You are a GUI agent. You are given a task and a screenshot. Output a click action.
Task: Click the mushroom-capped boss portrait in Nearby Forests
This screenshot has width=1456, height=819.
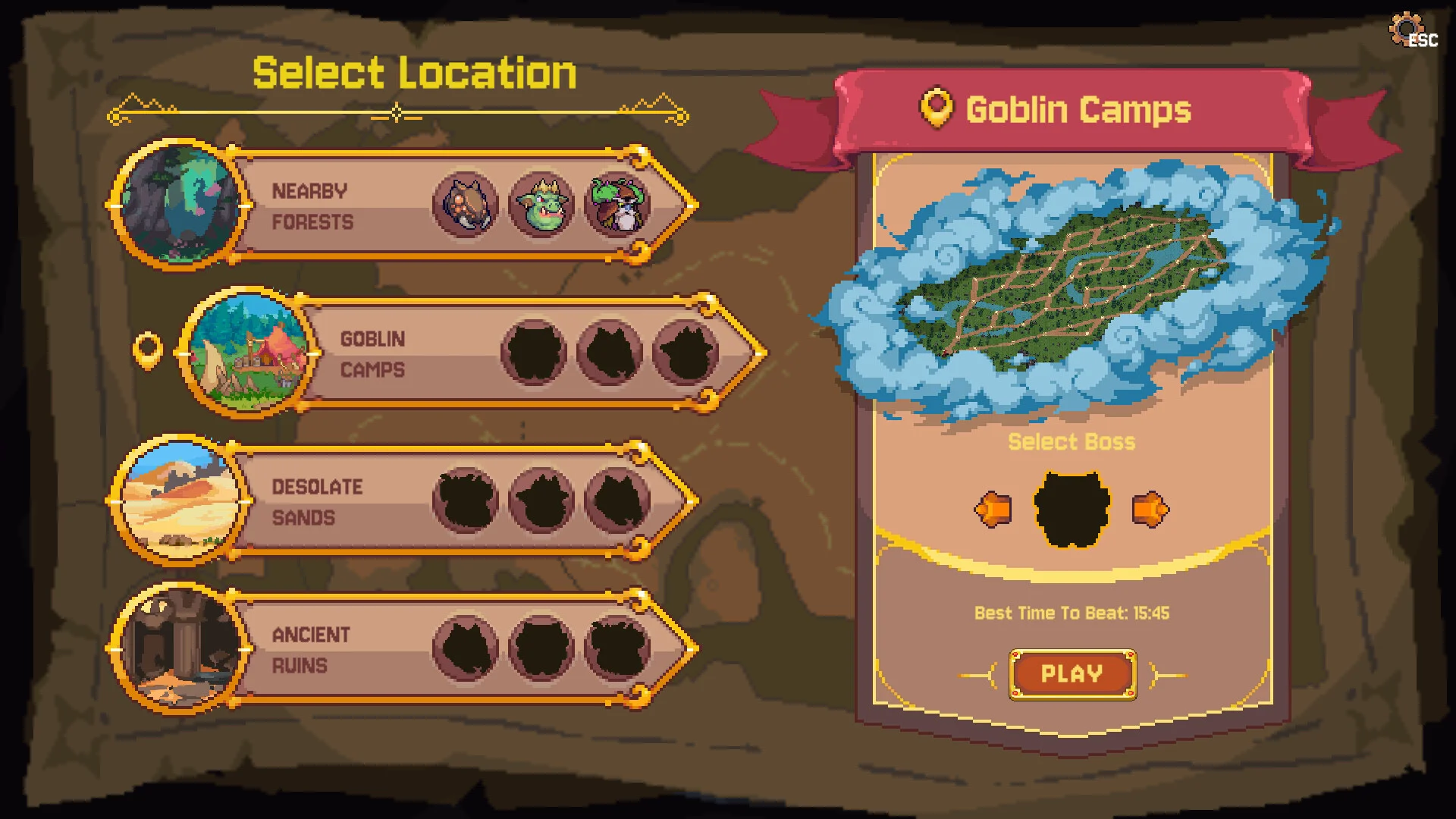coord(618,205)
